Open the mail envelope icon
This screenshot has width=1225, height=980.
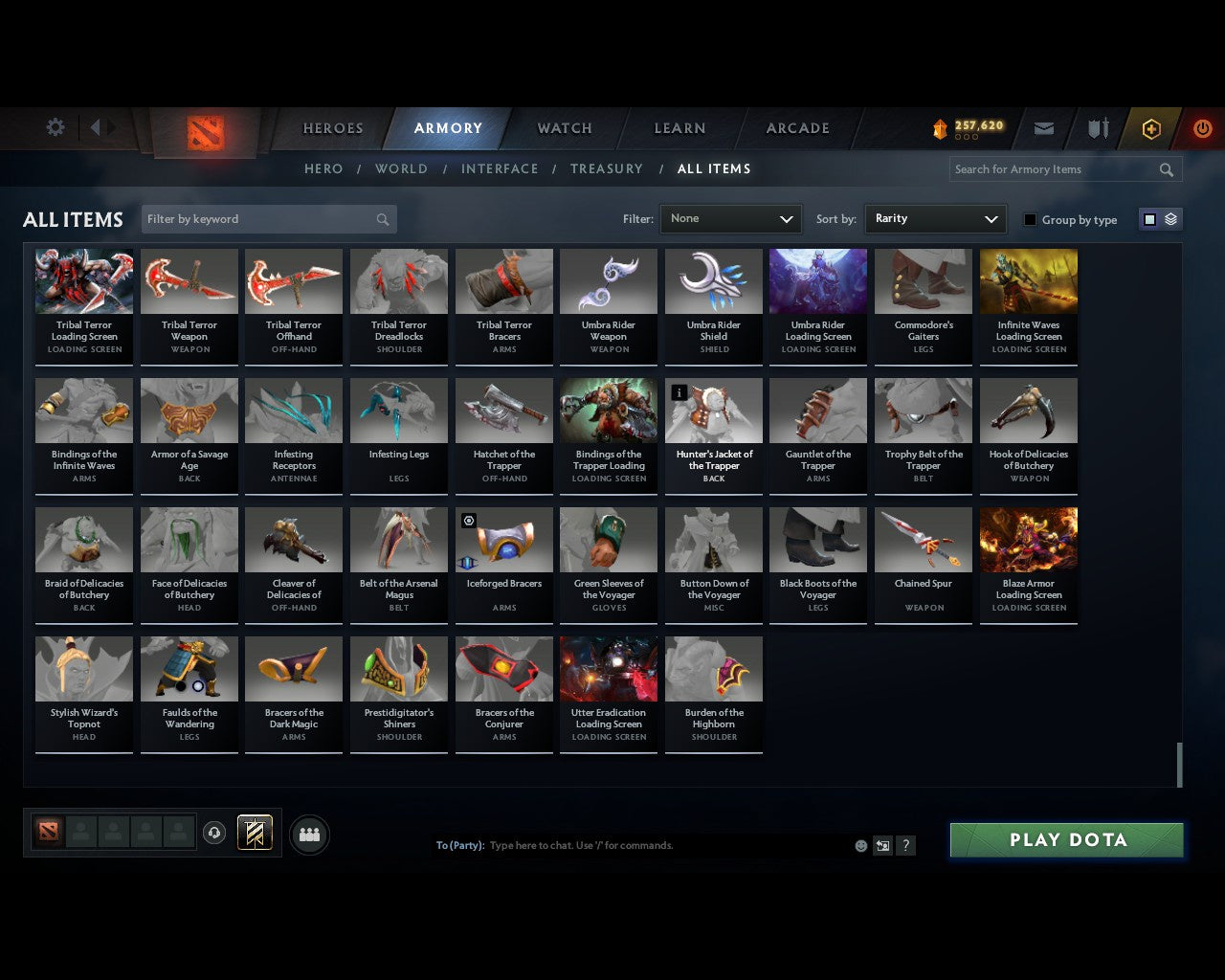point(1043,127)
